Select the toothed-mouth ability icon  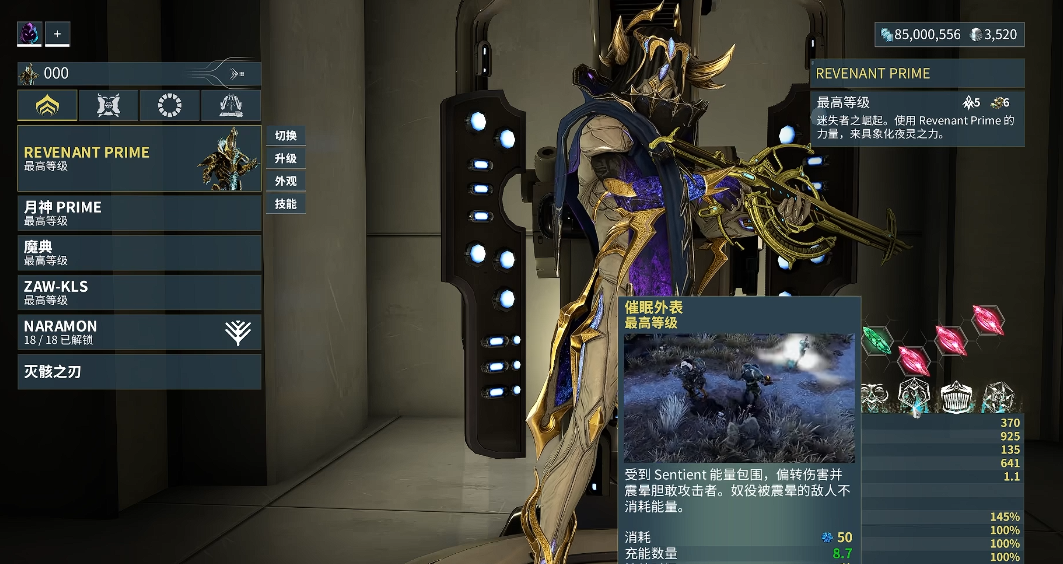959,398
